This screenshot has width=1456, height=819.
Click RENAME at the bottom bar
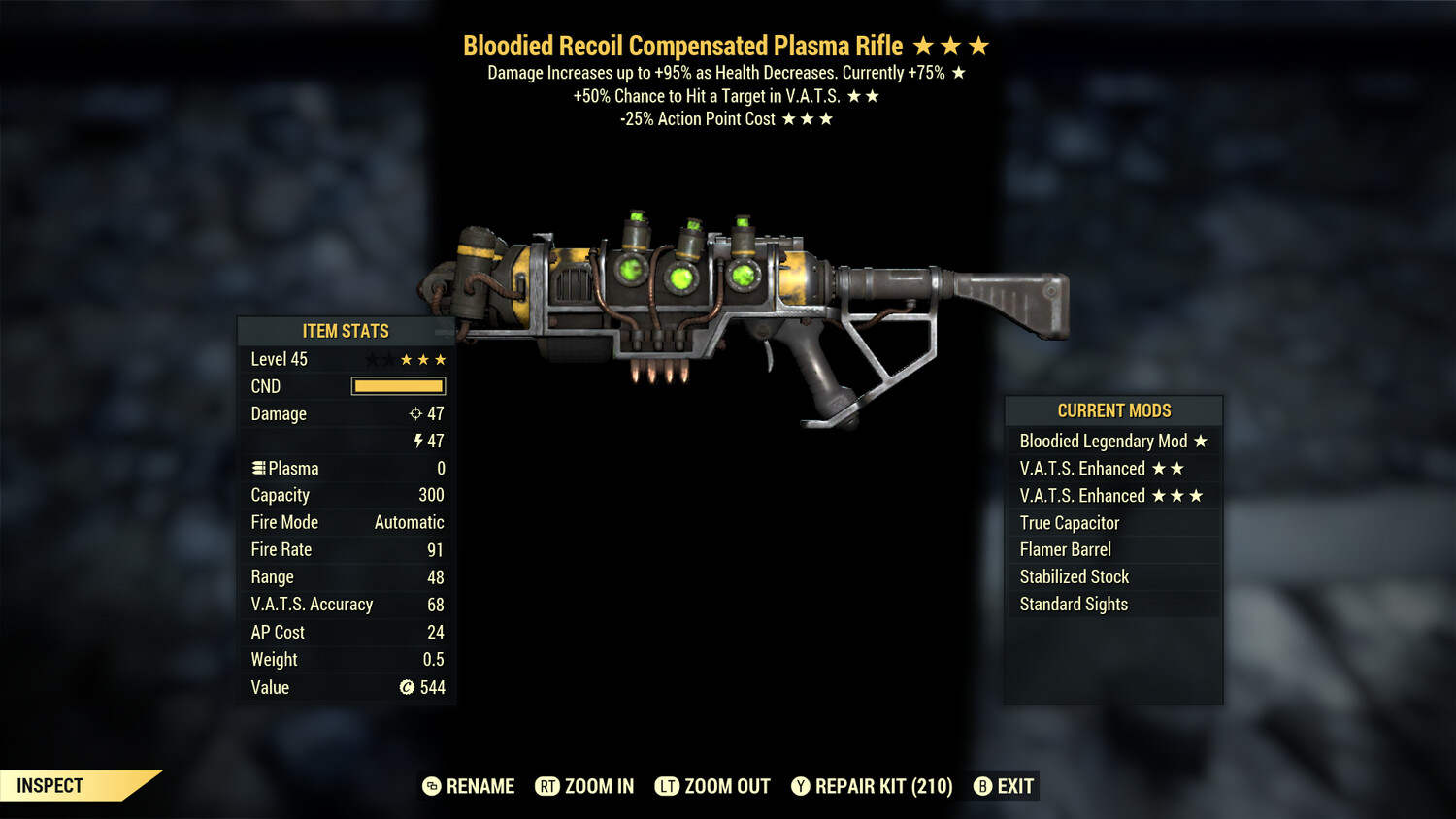pyautogui.click(x=480, y=786)
